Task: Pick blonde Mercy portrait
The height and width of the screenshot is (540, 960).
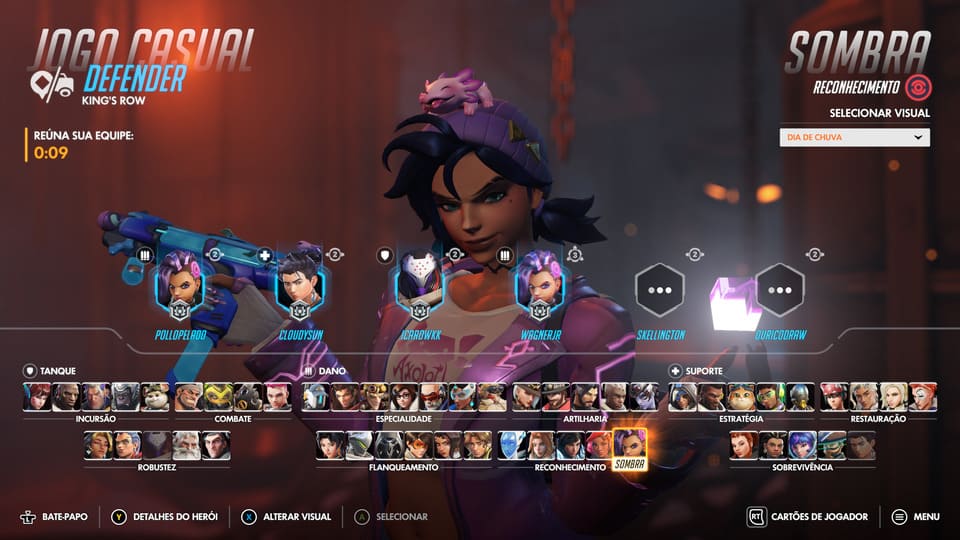Action: pos(893,397)
